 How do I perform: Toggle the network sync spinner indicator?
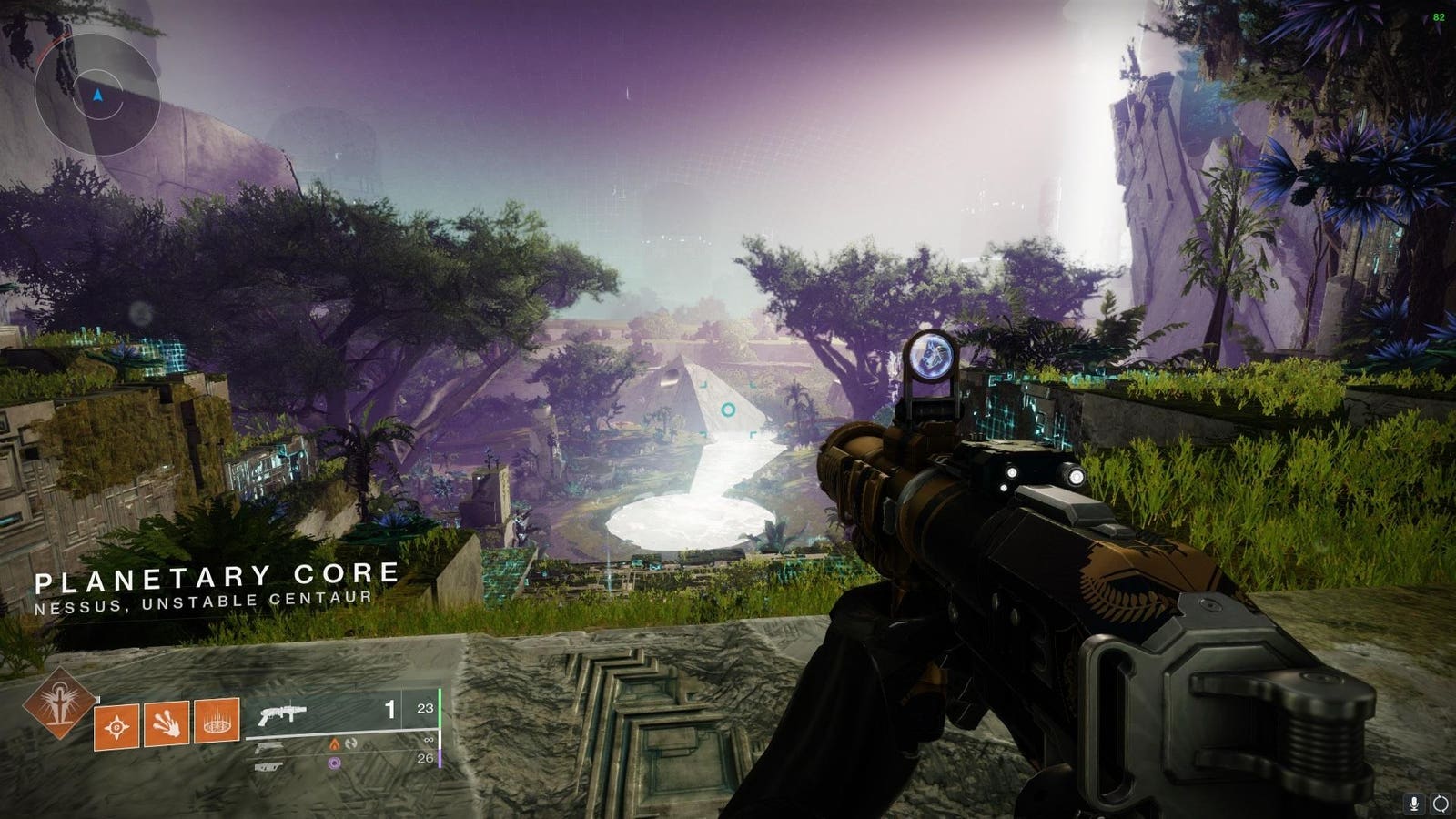point(1441,804)
